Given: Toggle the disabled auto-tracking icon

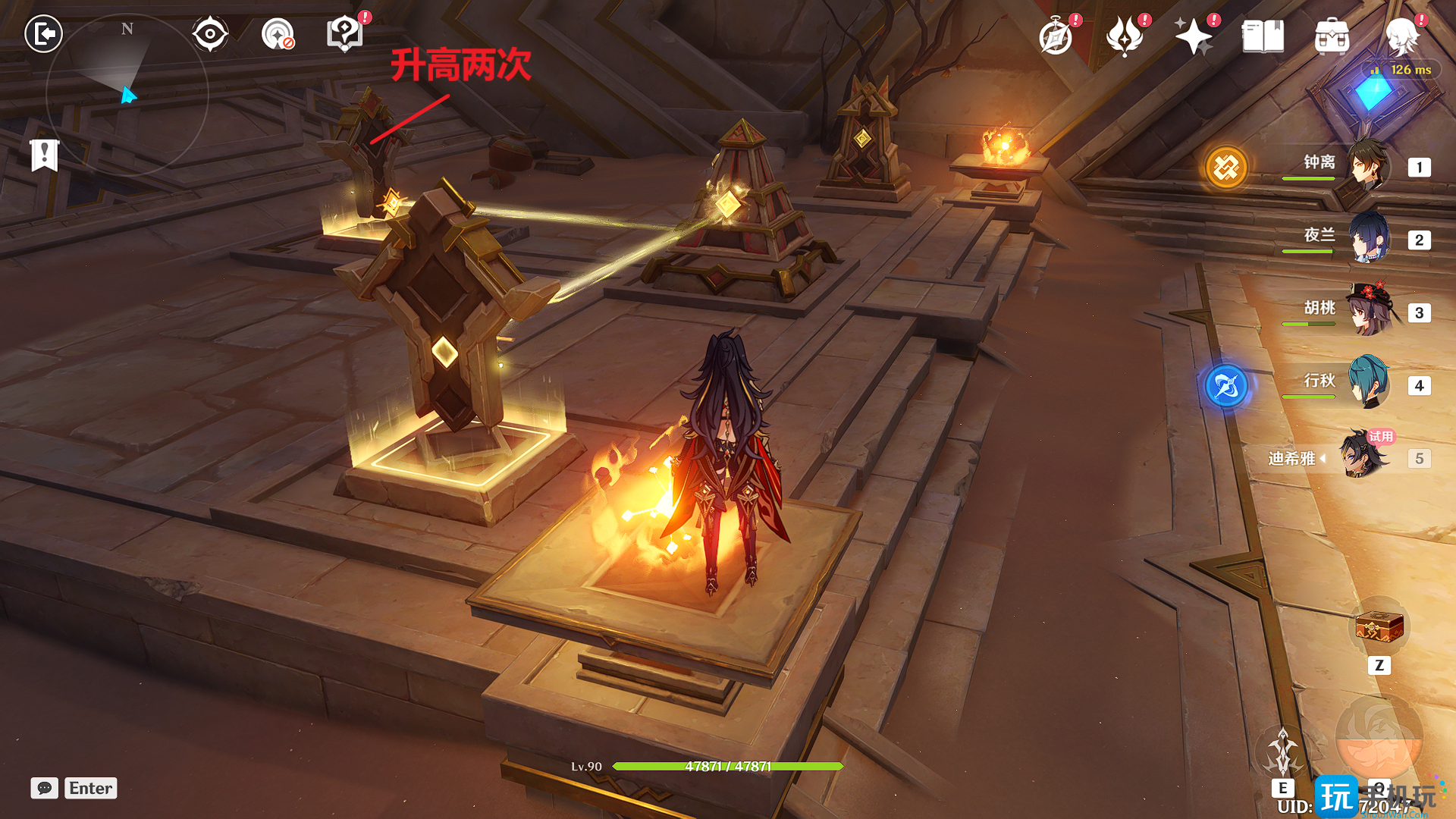Looking at the screenshot, I should (276, 33).
